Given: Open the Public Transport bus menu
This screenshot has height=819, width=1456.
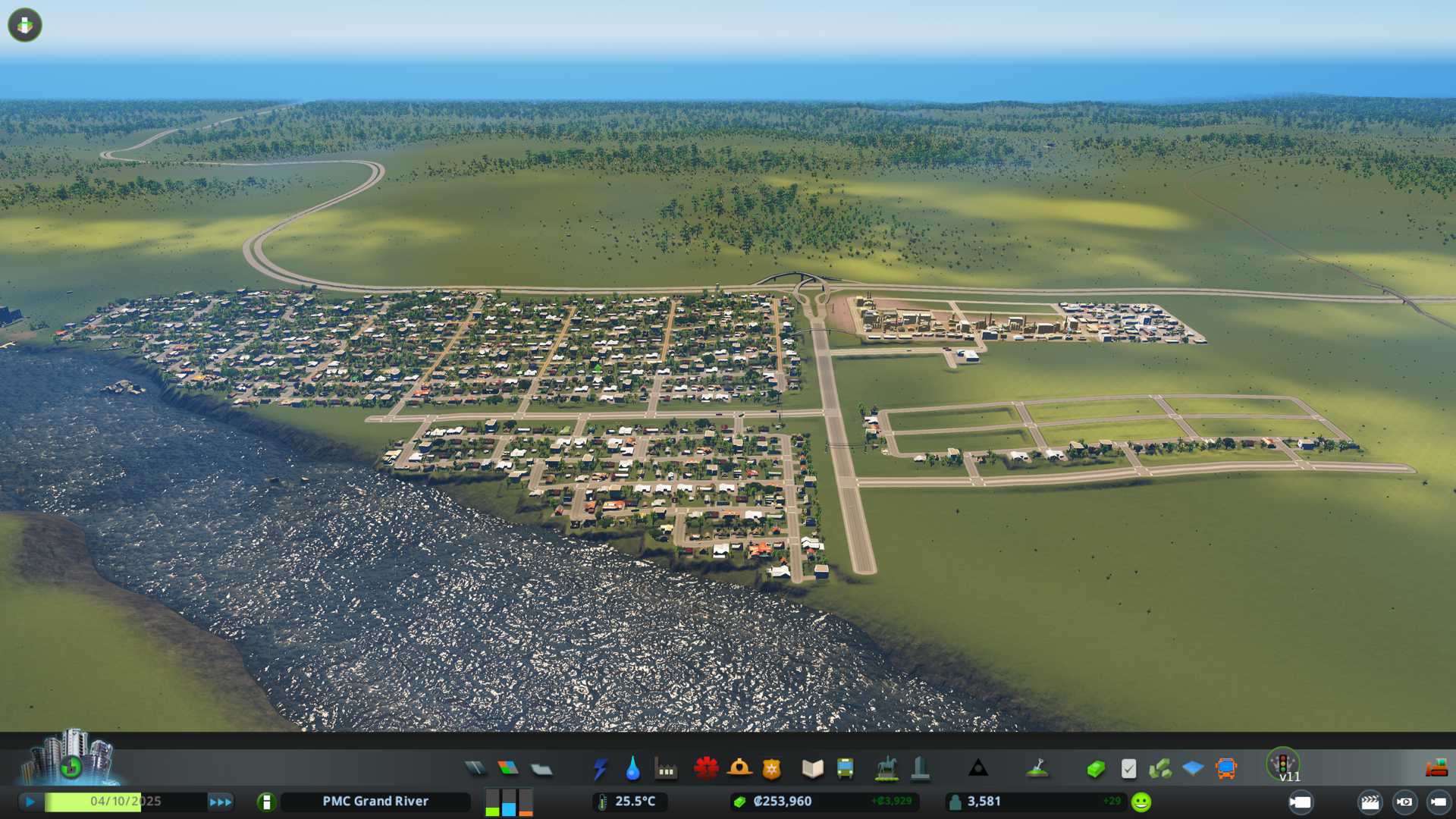Looking at the screenshot, I should (845, 769).
